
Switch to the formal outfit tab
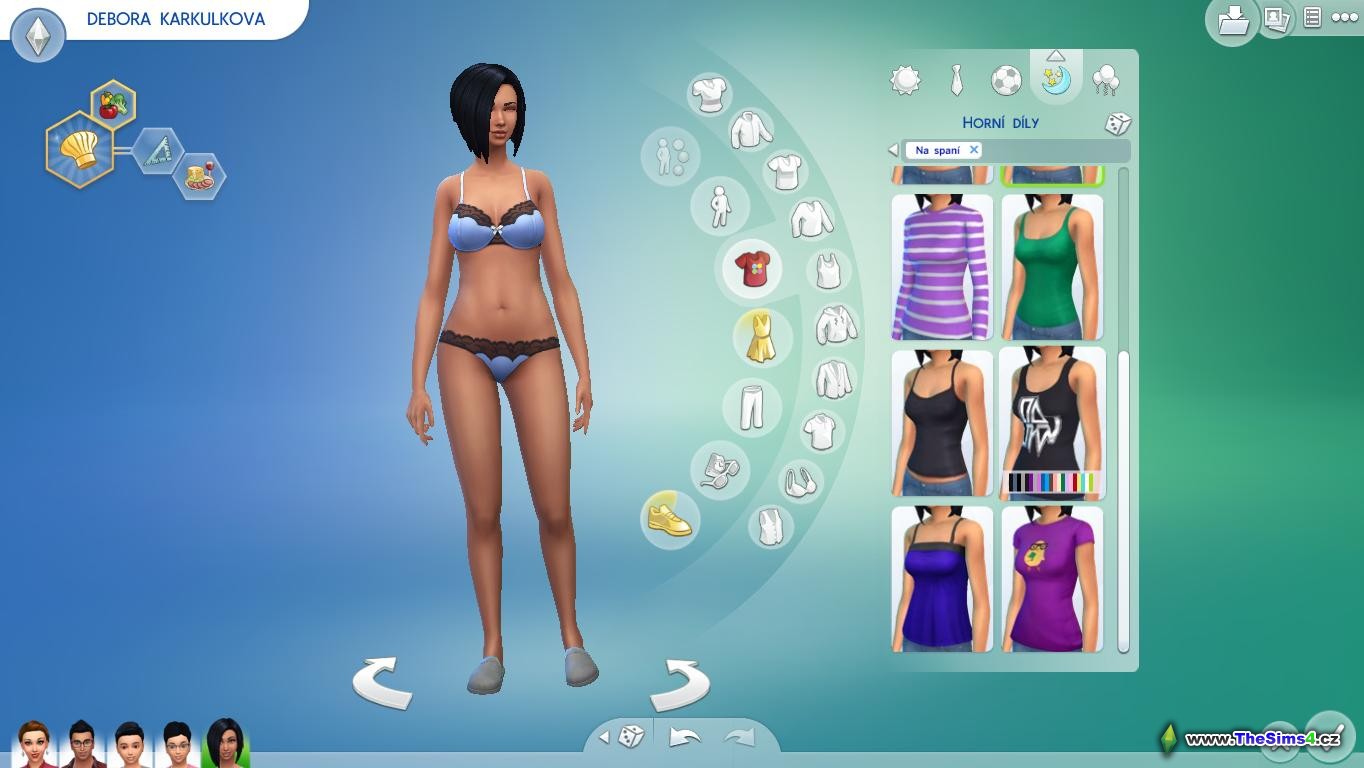(x=956, y=80)
